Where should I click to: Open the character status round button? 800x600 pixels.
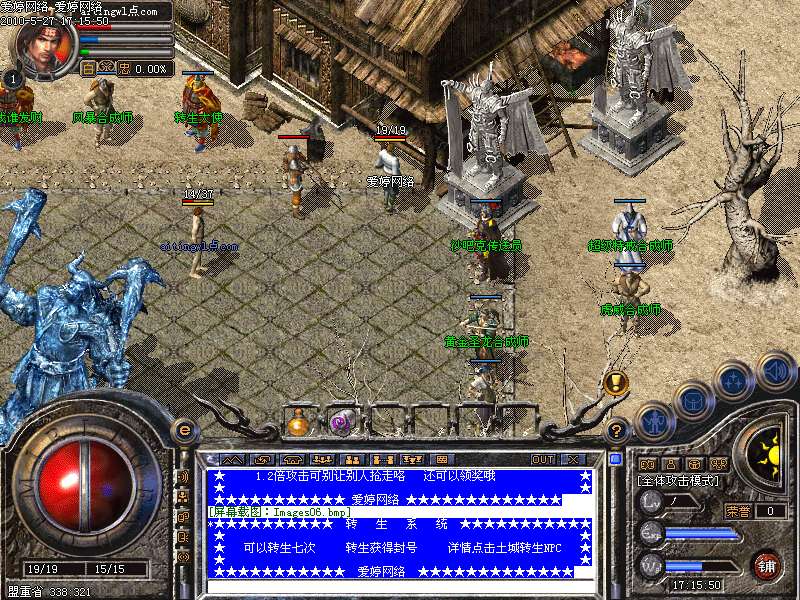652,422
